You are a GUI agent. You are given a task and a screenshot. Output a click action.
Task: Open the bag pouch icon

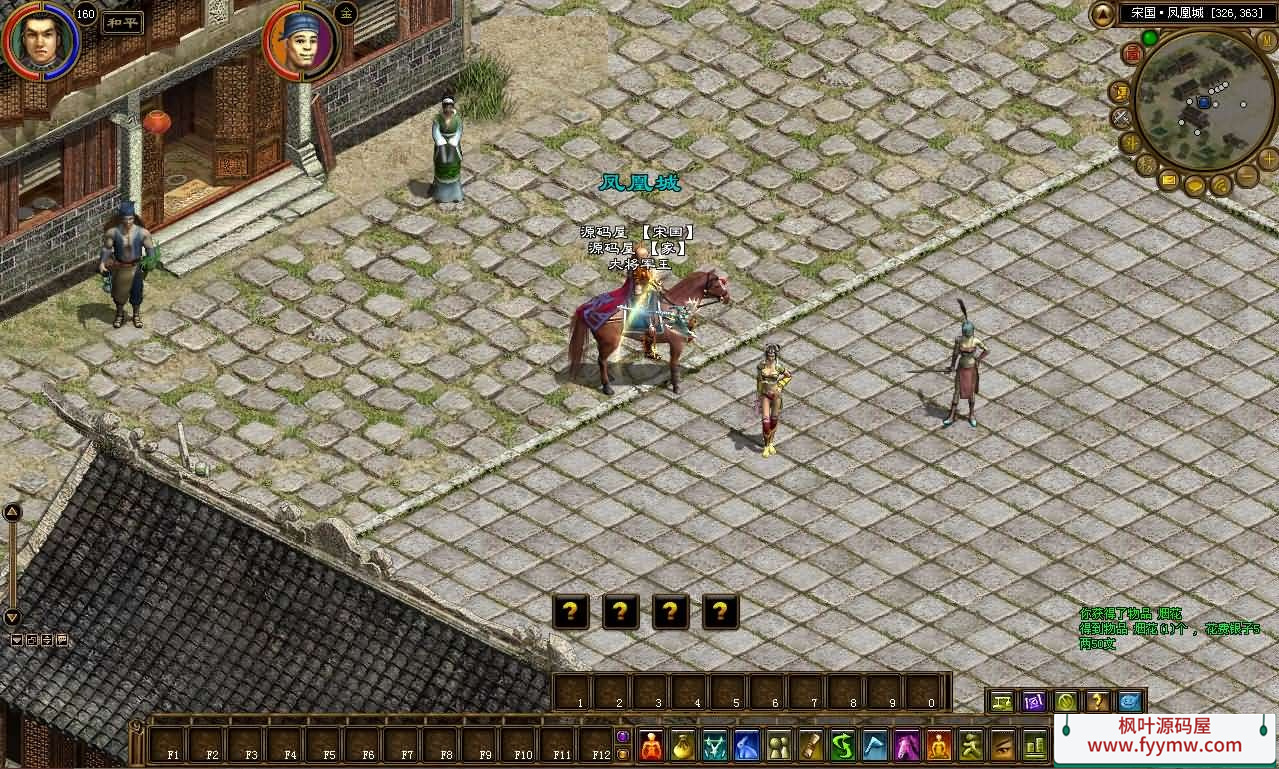coord(683,745)
